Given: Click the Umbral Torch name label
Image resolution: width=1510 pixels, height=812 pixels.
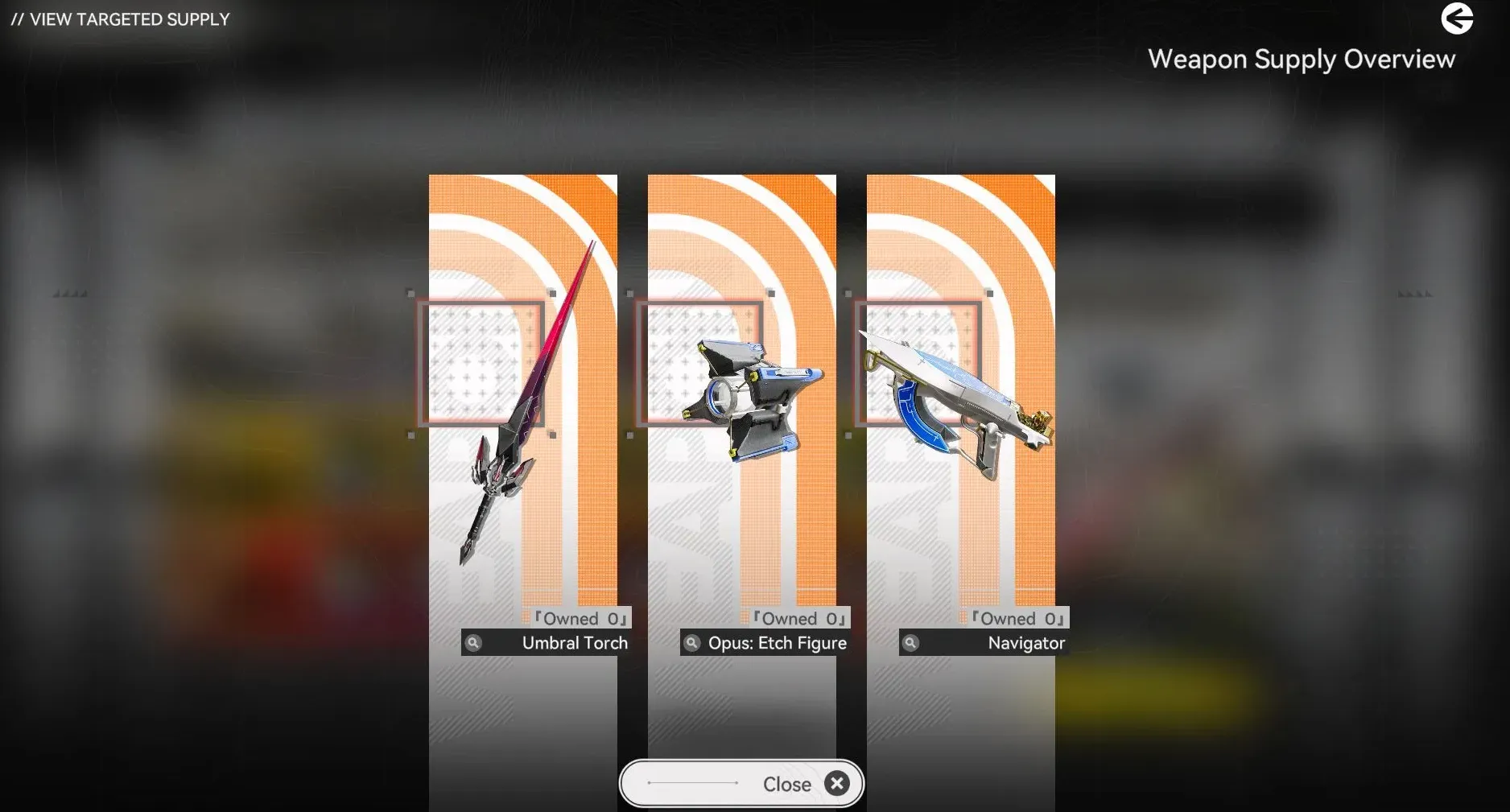Looking at the screenshot, I should tap(575, 643).
